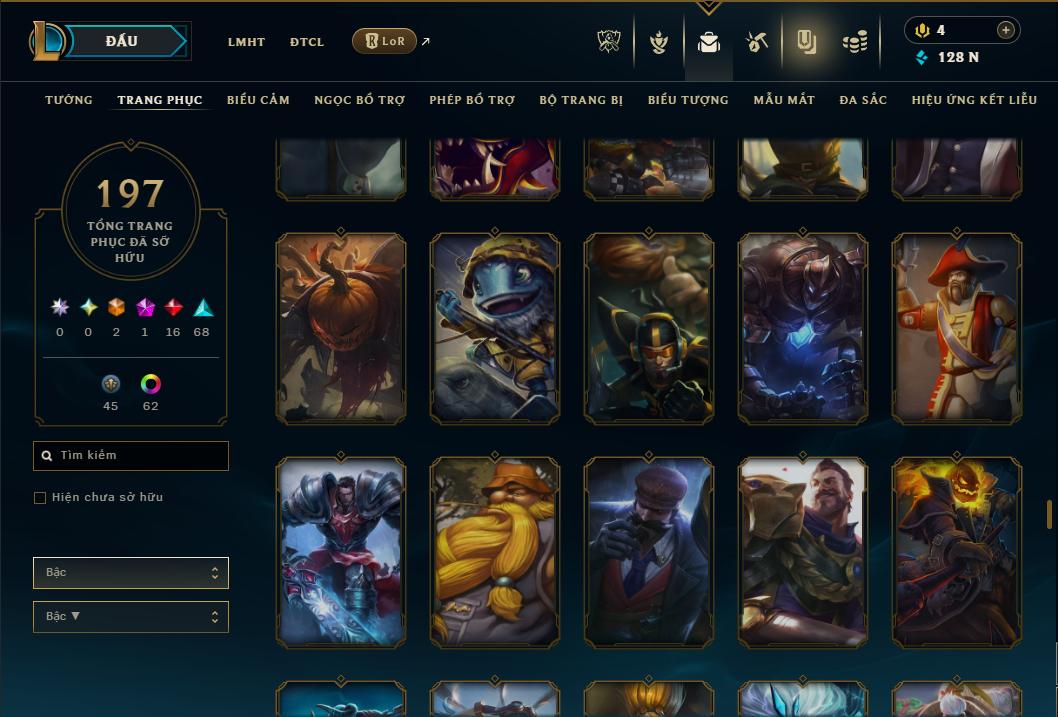Click the ĐẤU play button
Viewport: 1058px width, 717px height.
121,41
